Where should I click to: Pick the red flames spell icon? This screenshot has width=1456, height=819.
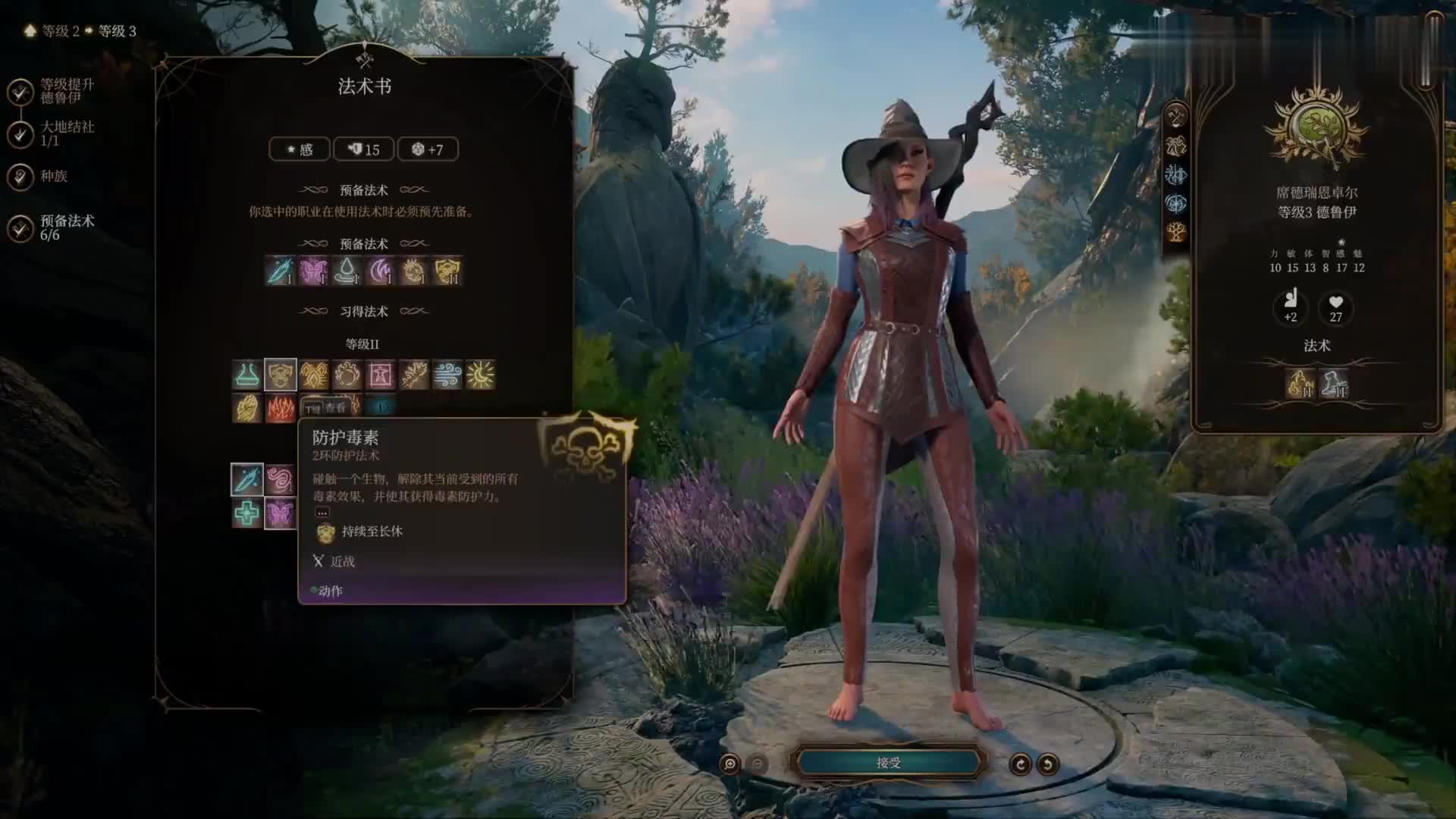click(x=280, y=408)
